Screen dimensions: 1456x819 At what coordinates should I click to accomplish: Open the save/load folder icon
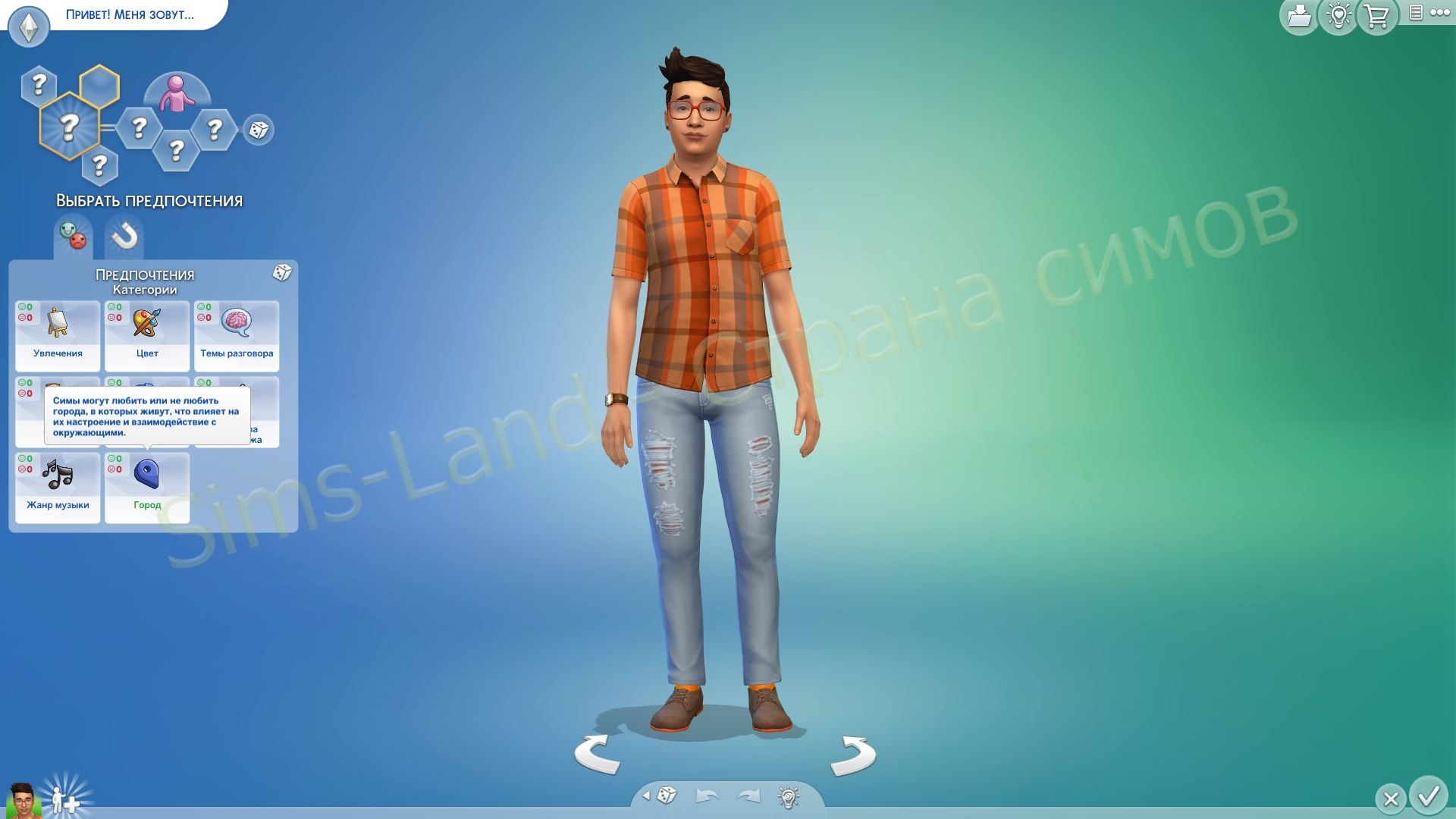1298,17
